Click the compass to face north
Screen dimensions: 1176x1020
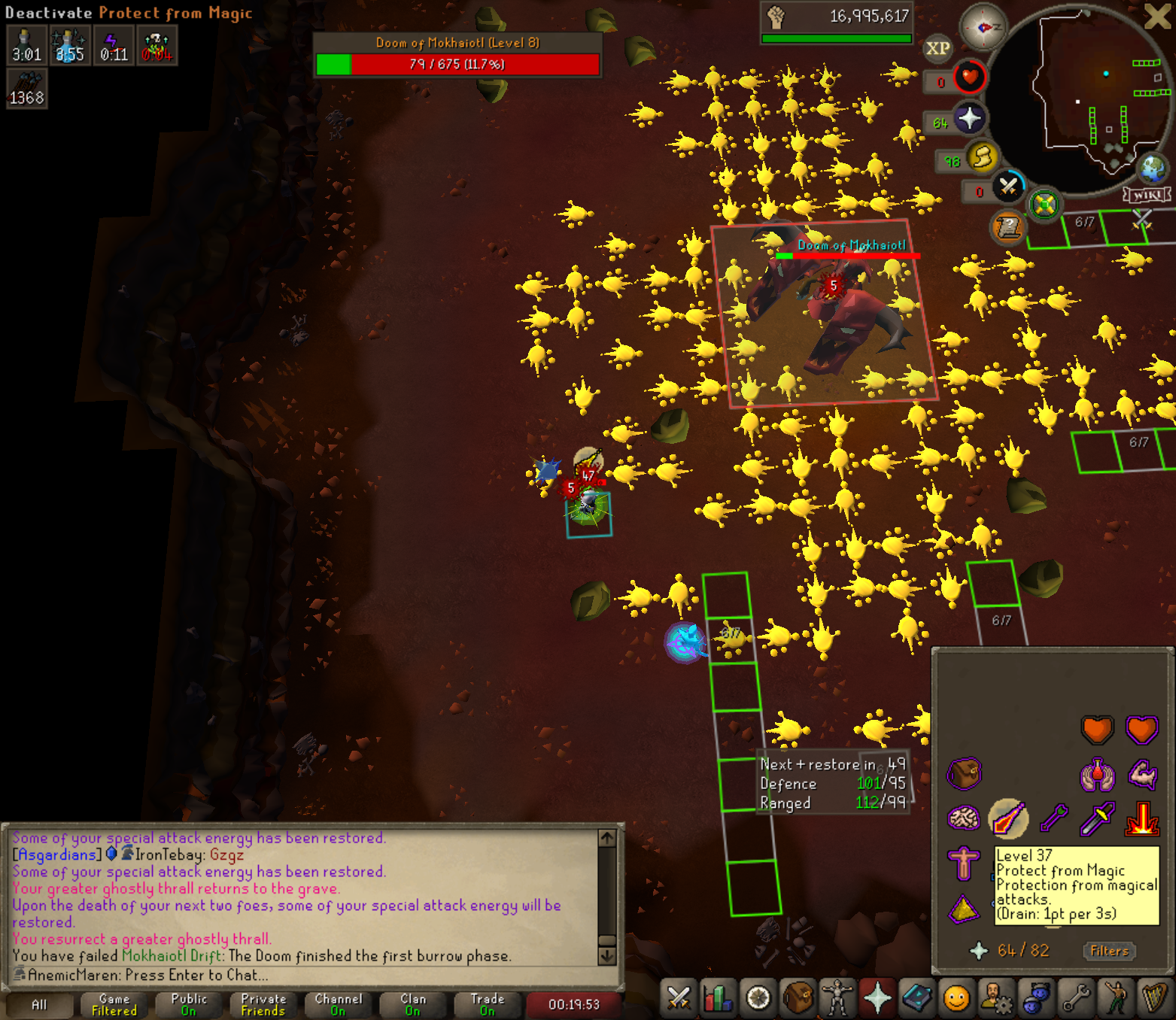tap(983, 28)
